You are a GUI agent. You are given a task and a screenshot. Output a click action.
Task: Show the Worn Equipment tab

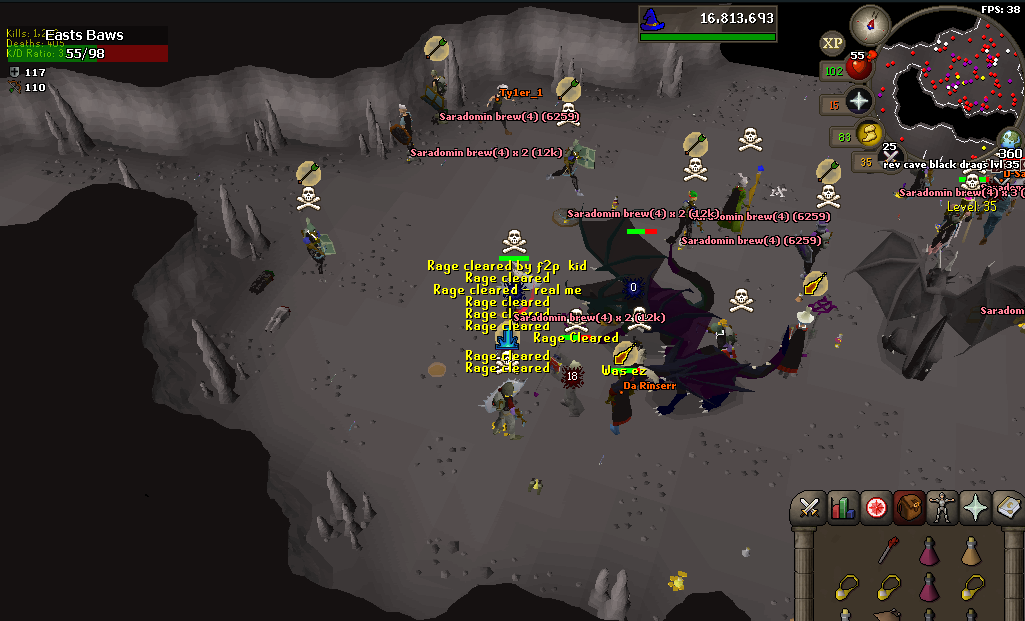coord(942,509)
